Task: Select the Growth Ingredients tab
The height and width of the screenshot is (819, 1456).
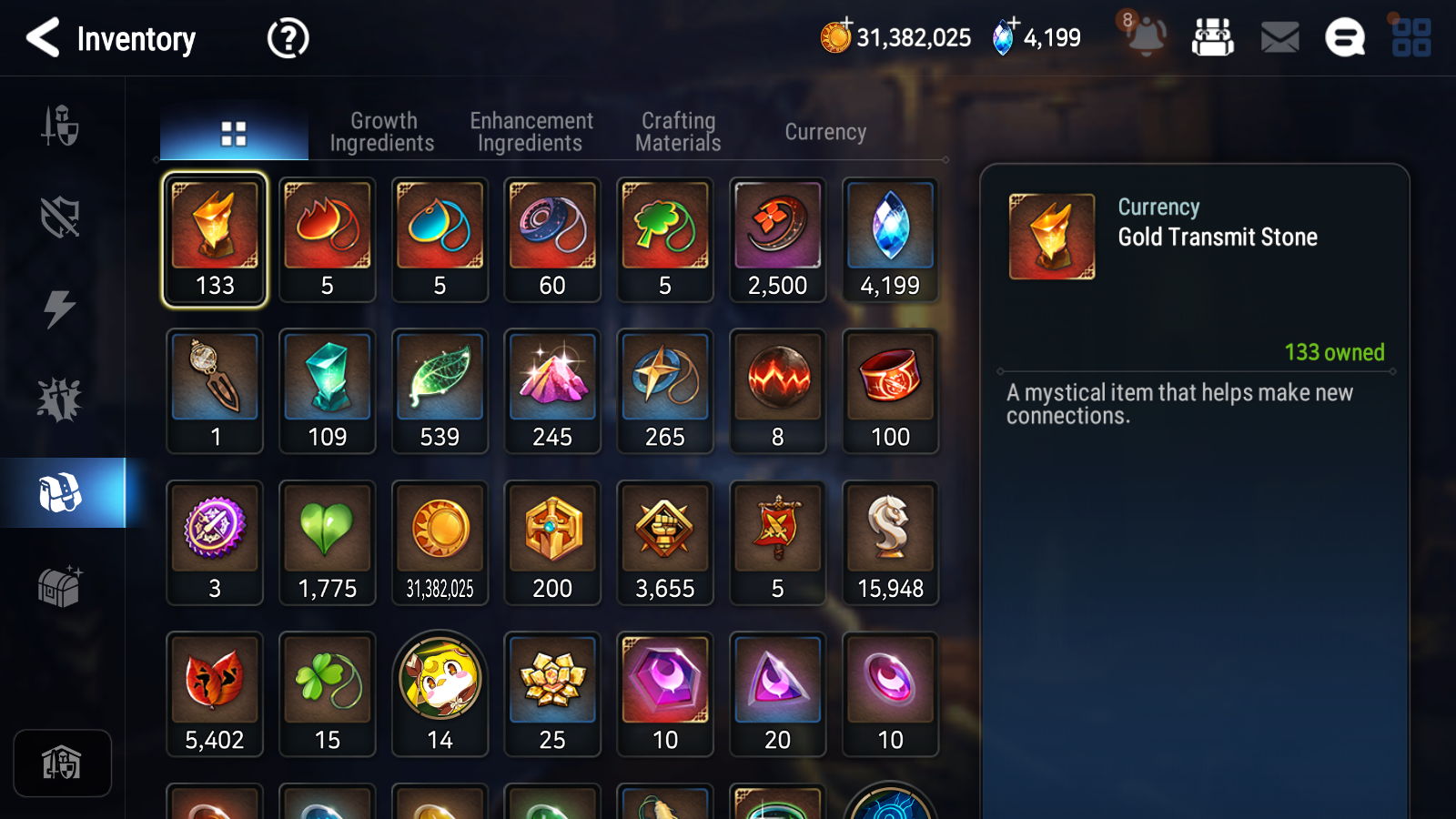Action: tap(383, 130)
